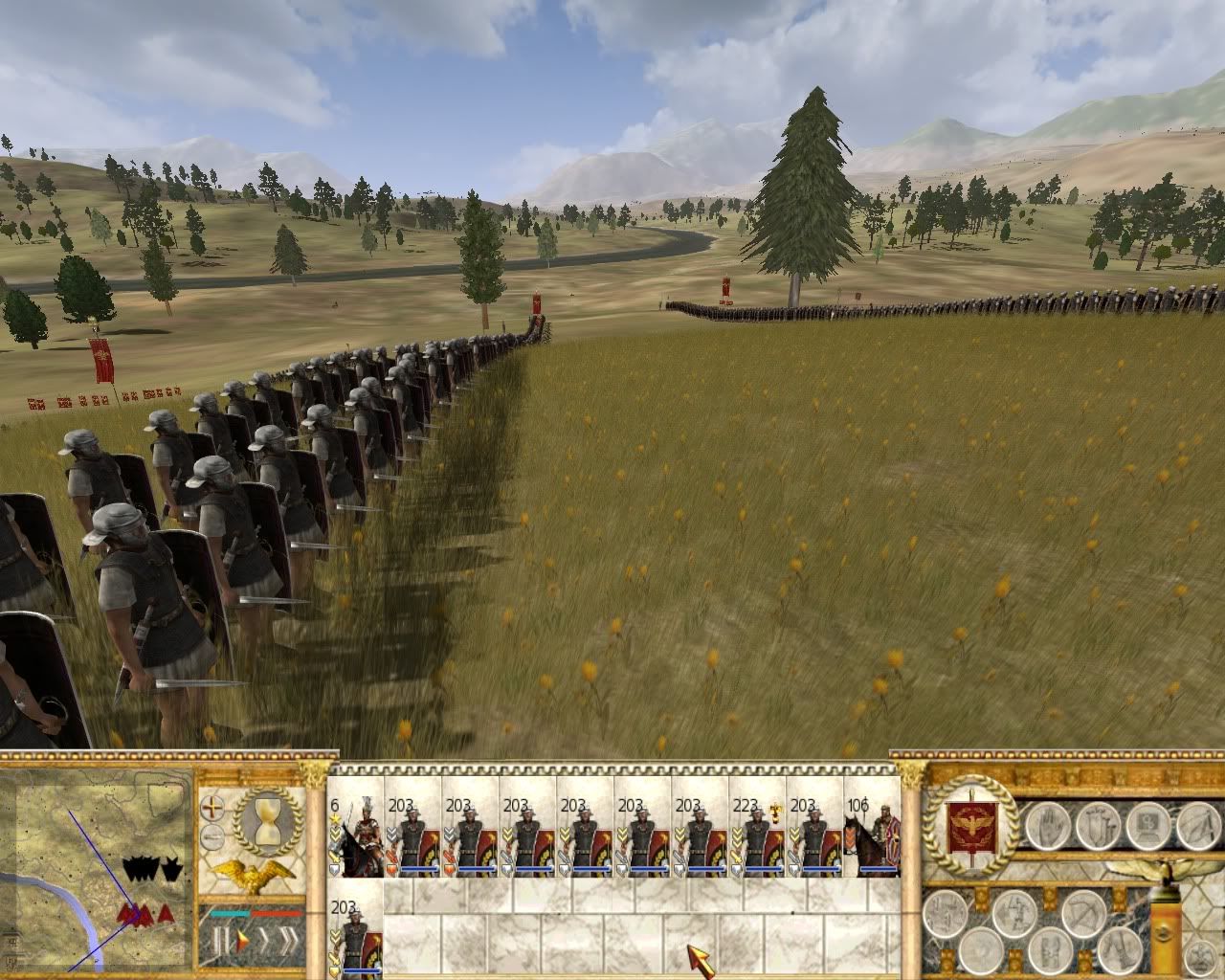
Task: Select the 106-man cavalry unit card
Action: 872,835
